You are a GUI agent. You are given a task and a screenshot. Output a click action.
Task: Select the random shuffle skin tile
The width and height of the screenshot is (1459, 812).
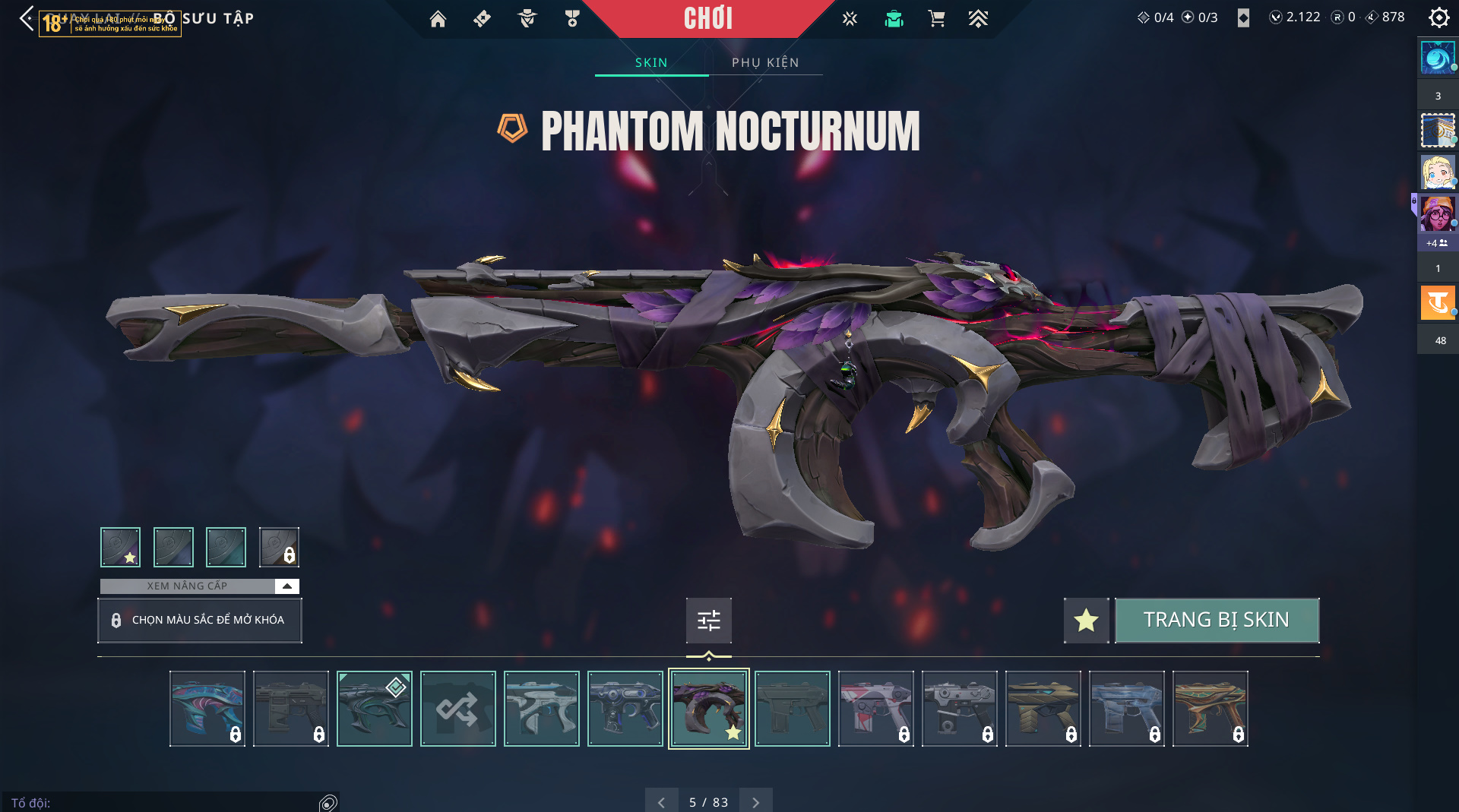[x=457, y=709]
